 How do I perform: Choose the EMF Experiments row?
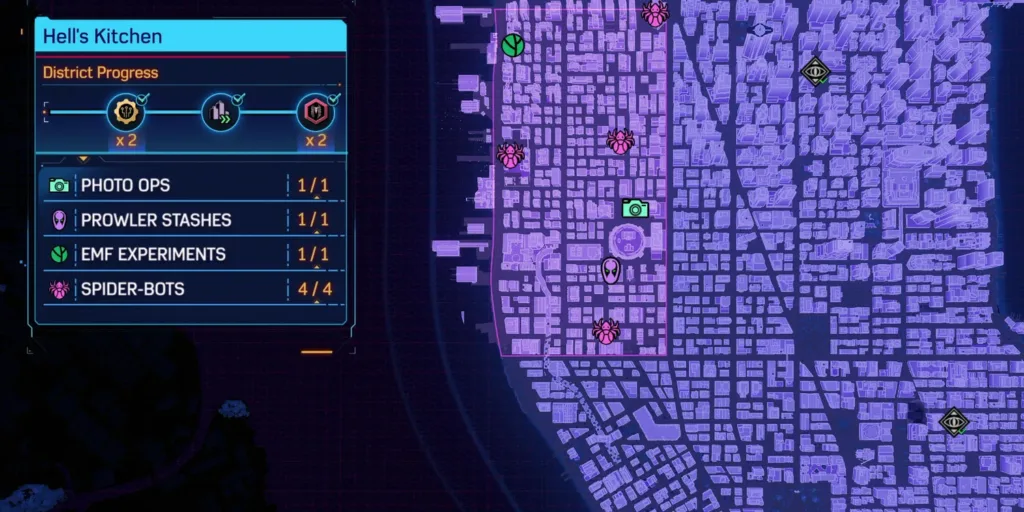tap(190, 254)
